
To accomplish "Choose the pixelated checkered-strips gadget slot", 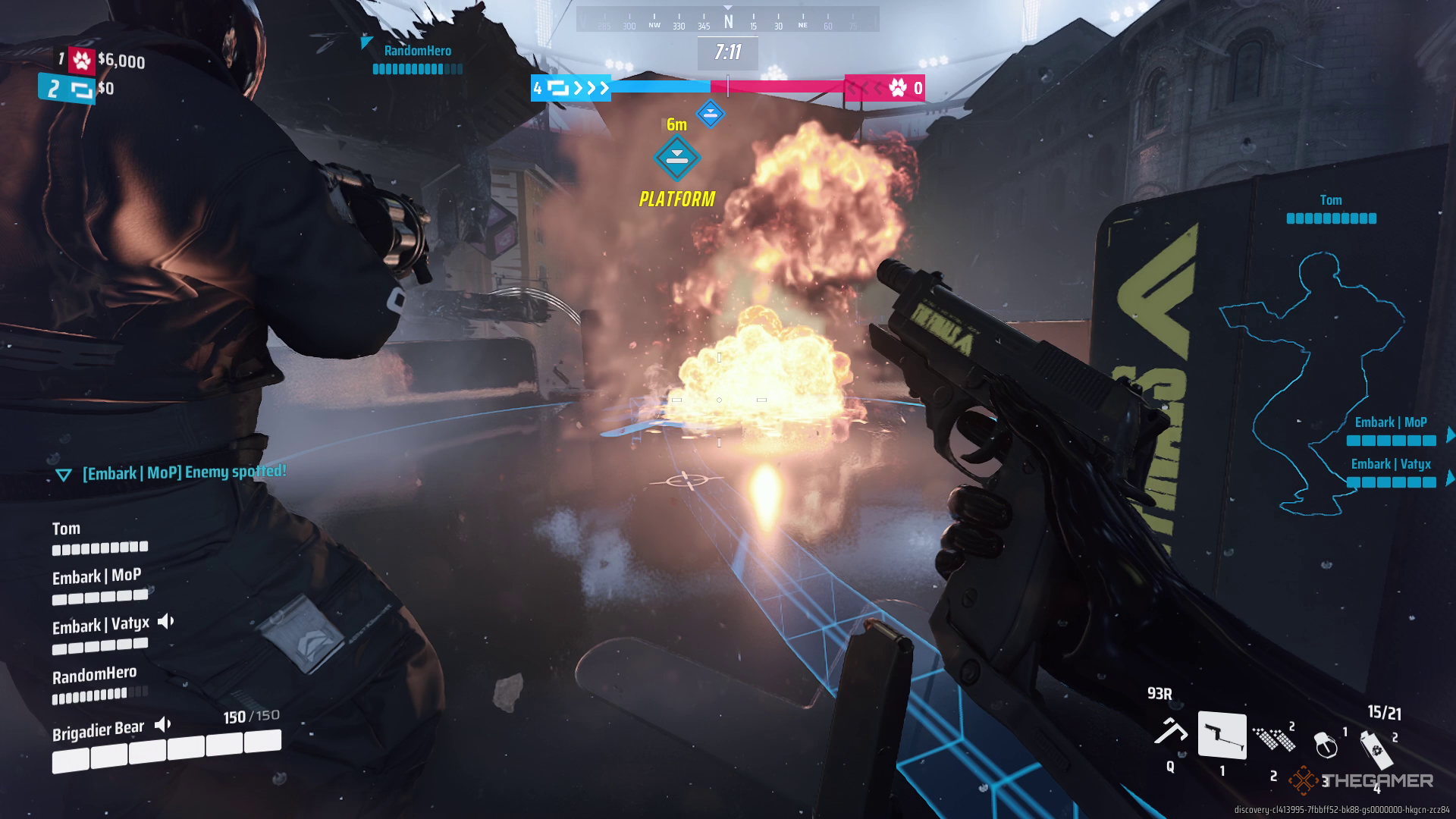I will 1274,738.
